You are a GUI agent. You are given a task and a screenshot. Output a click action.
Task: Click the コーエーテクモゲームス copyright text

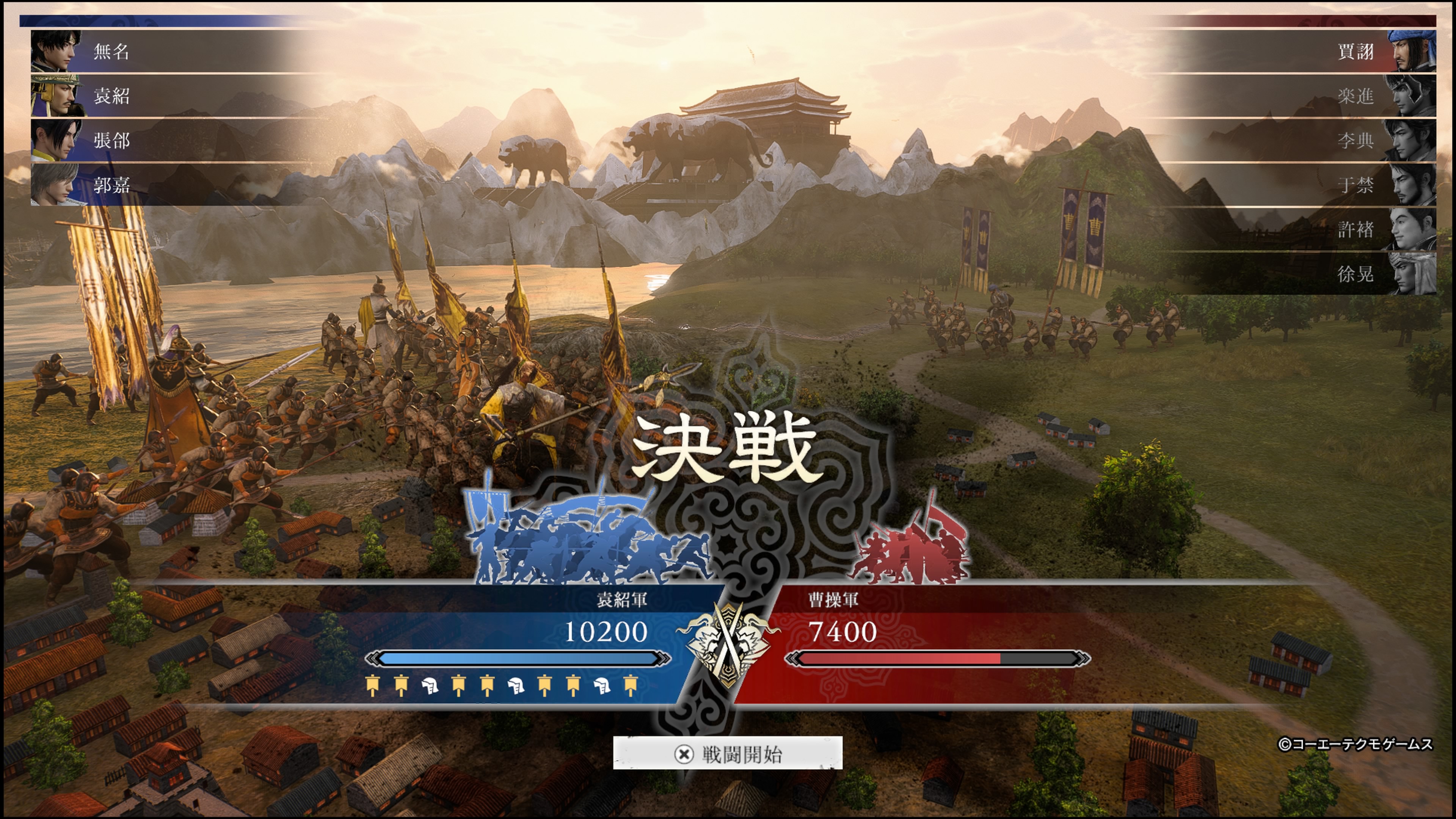point(1365,744)
